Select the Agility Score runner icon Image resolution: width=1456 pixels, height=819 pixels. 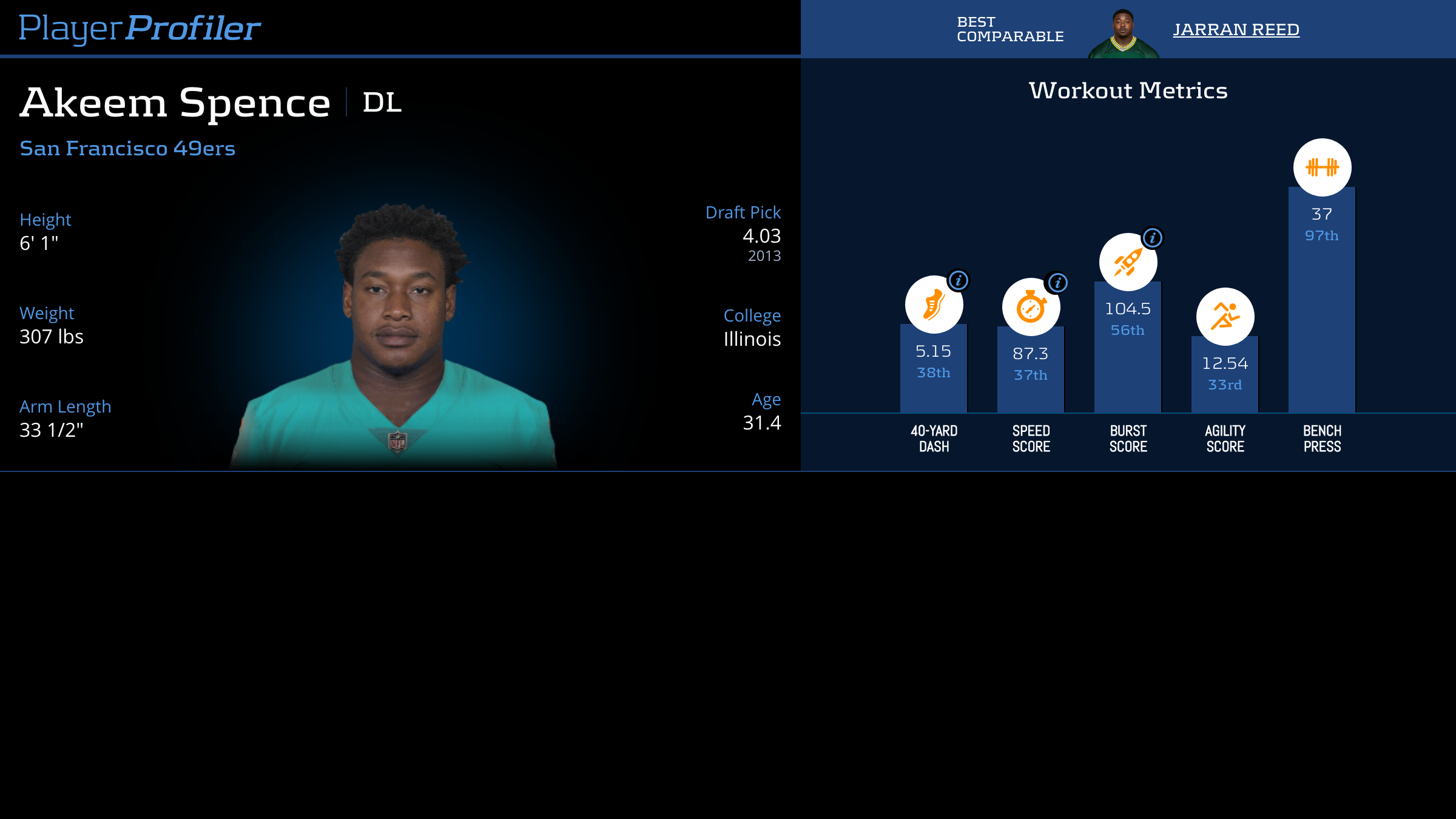coord(1225,316)
